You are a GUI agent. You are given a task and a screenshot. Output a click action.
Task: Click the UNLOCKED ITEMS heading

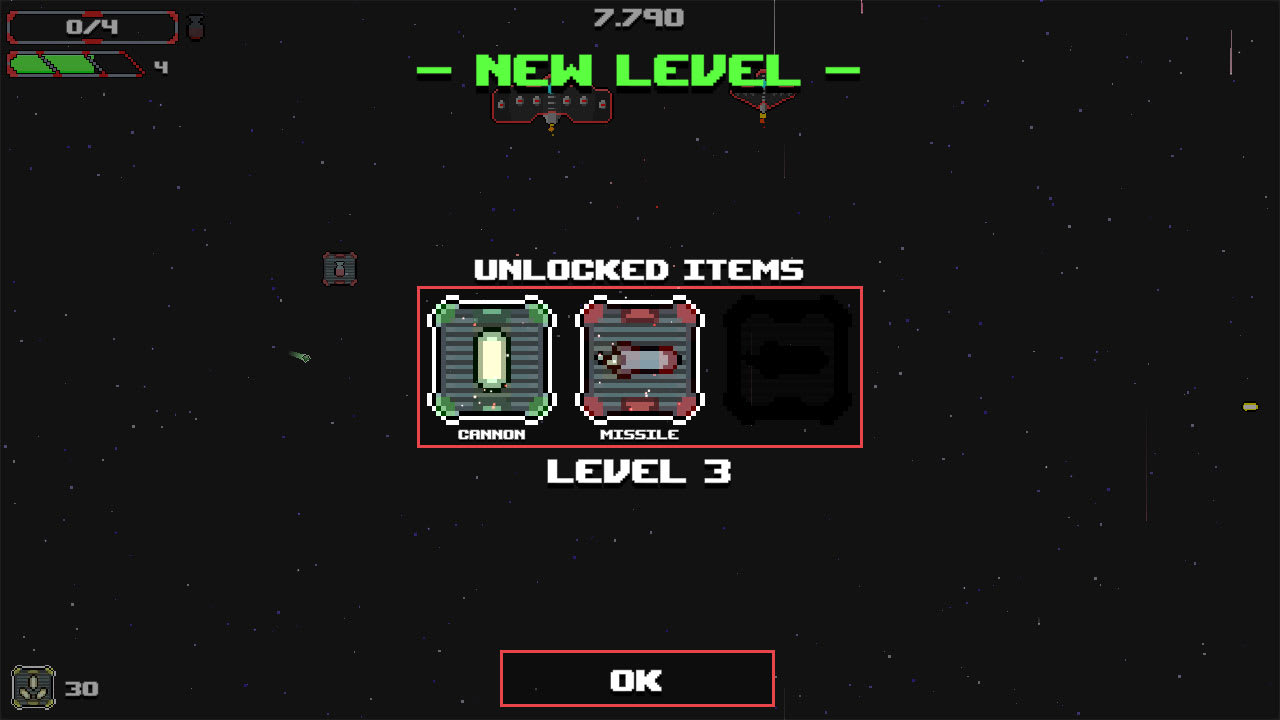637,269
